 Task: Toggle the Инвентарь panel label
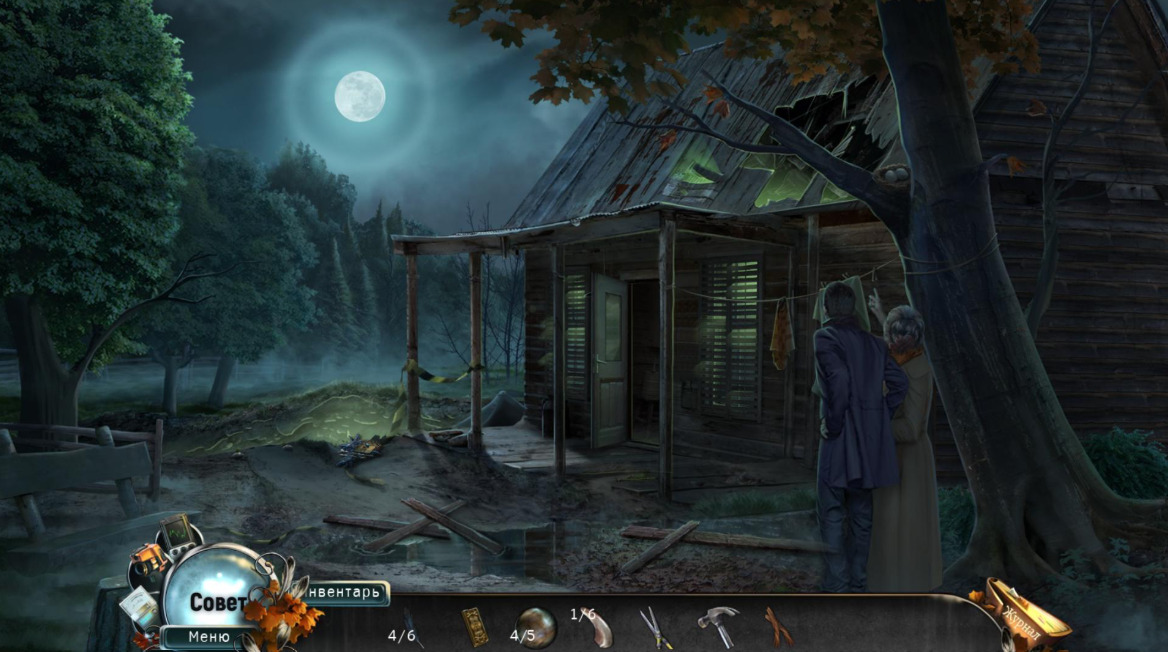[x=346, y=593]
